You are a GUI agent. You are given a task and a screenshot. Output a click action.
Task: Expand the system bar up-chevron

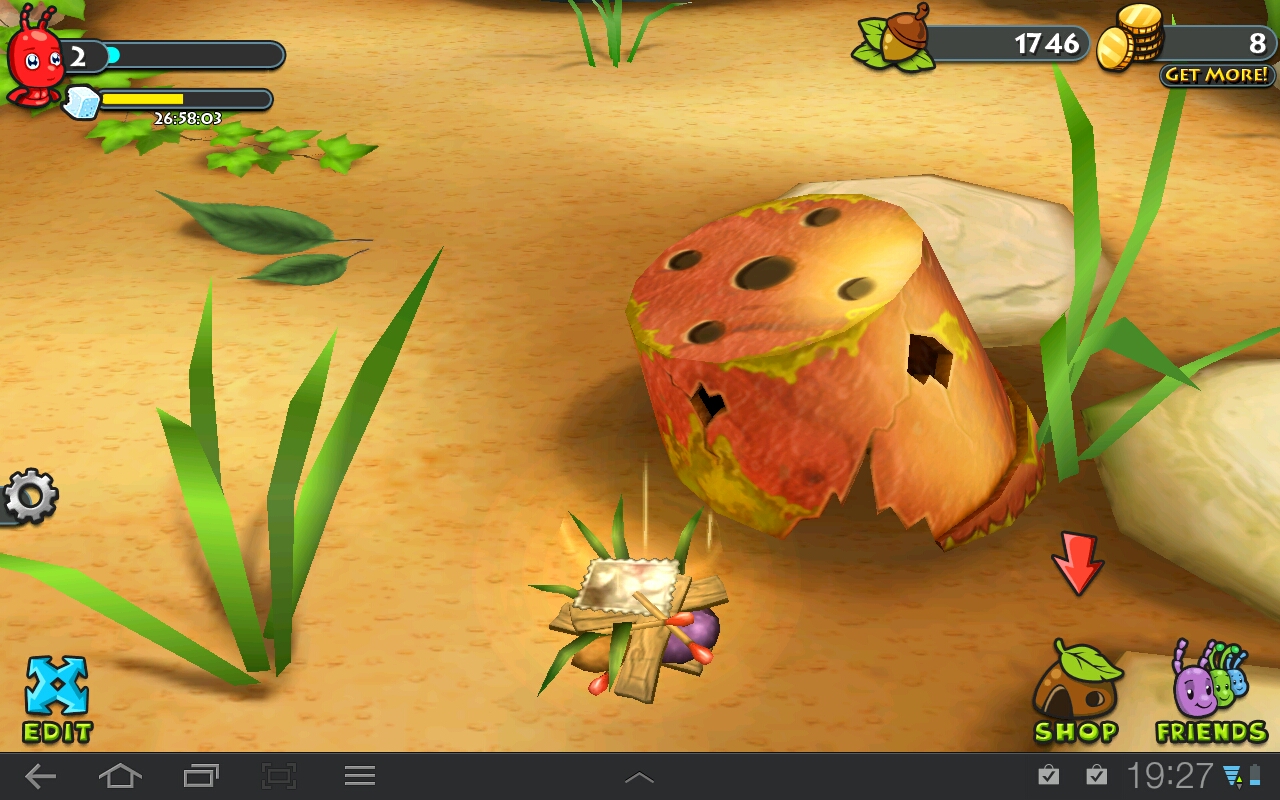click(639, 777)
